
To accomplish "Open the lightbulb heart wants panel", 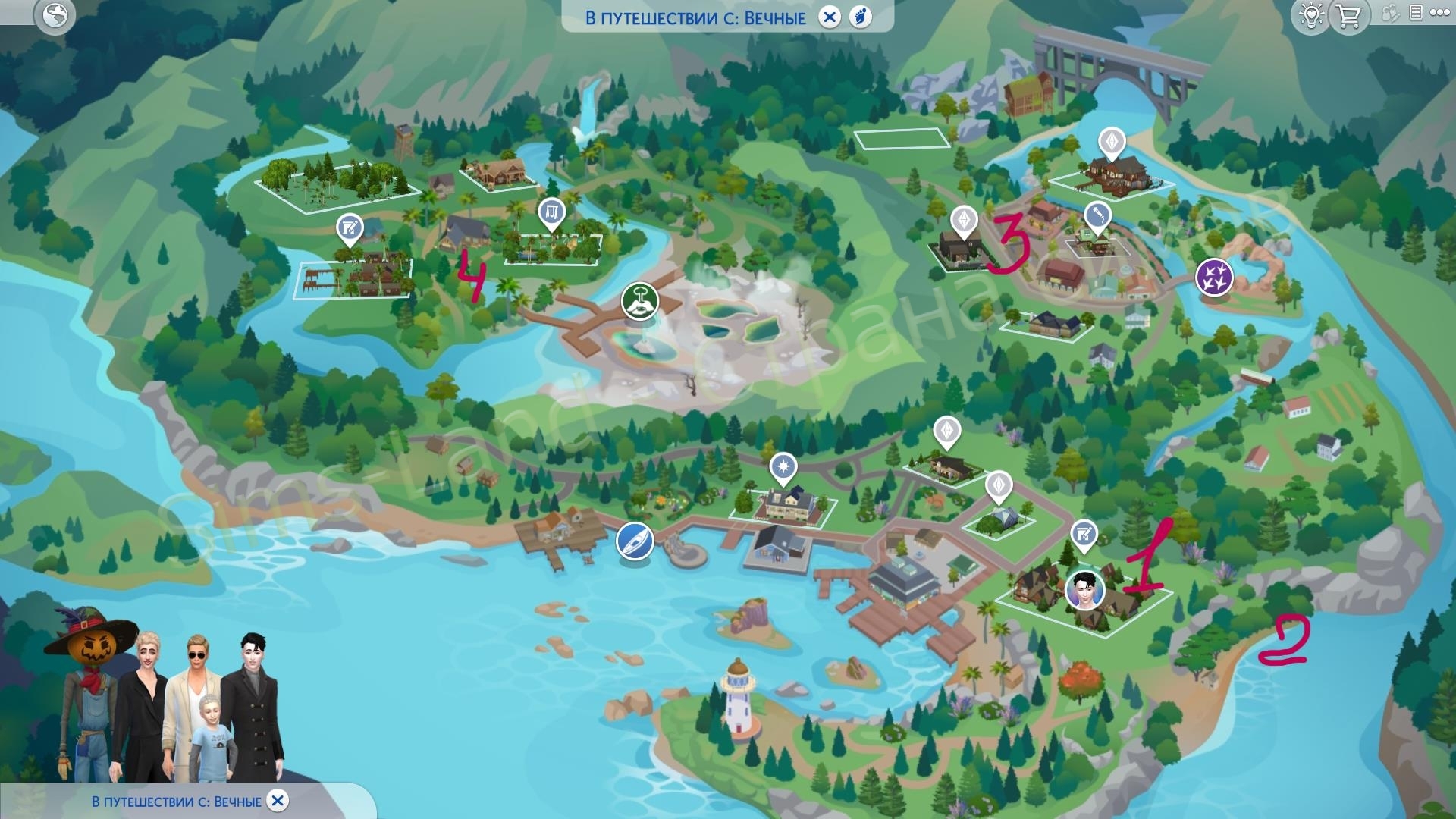I will [1312, 15].
